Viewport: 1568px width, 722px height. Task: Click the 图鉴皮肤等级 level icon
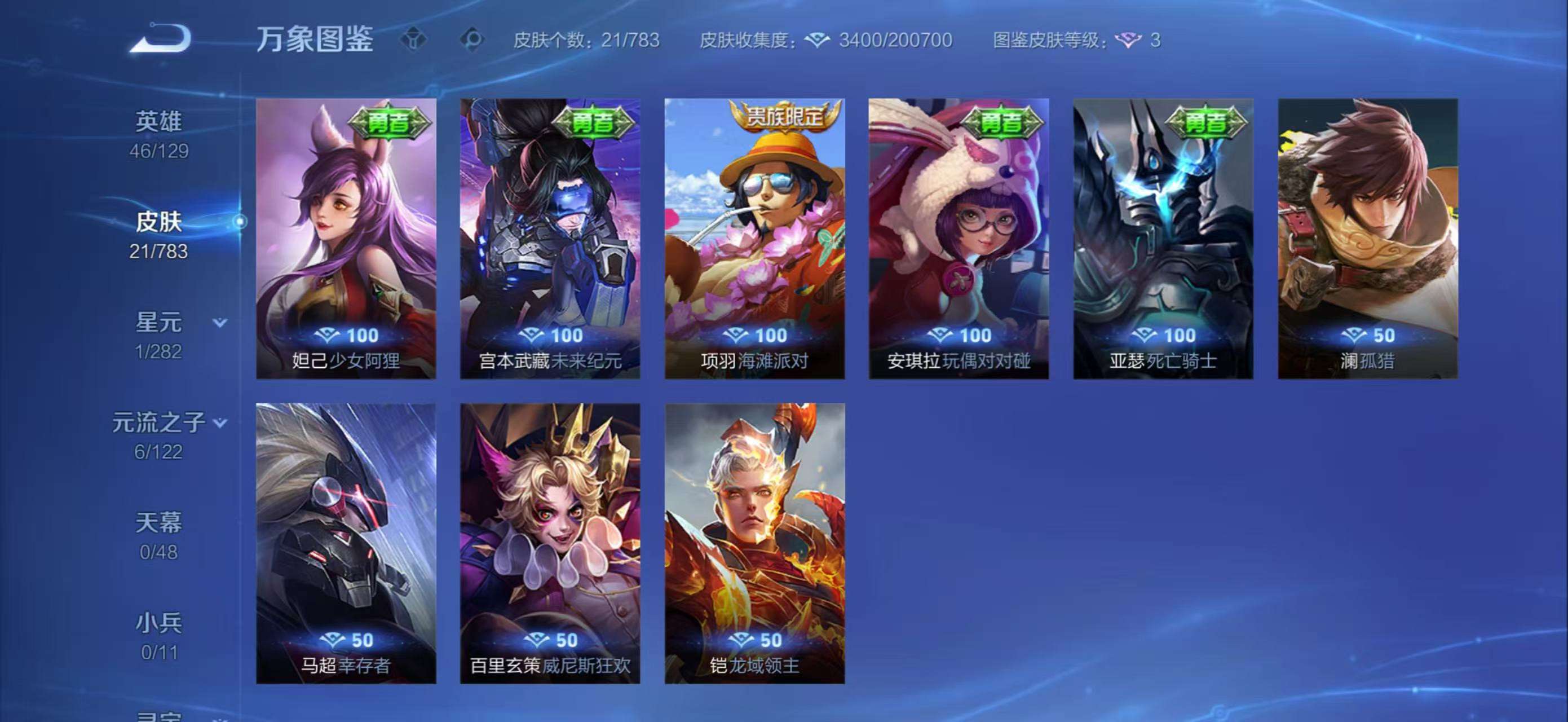pos(1129,41)
